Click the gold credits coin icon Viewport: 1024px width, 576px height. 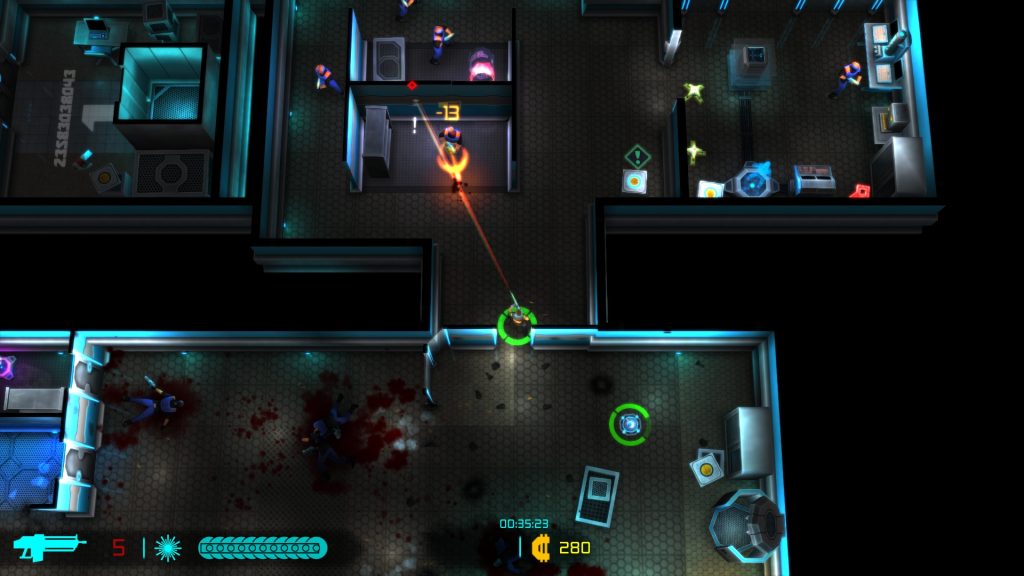[x=541, y=547]
